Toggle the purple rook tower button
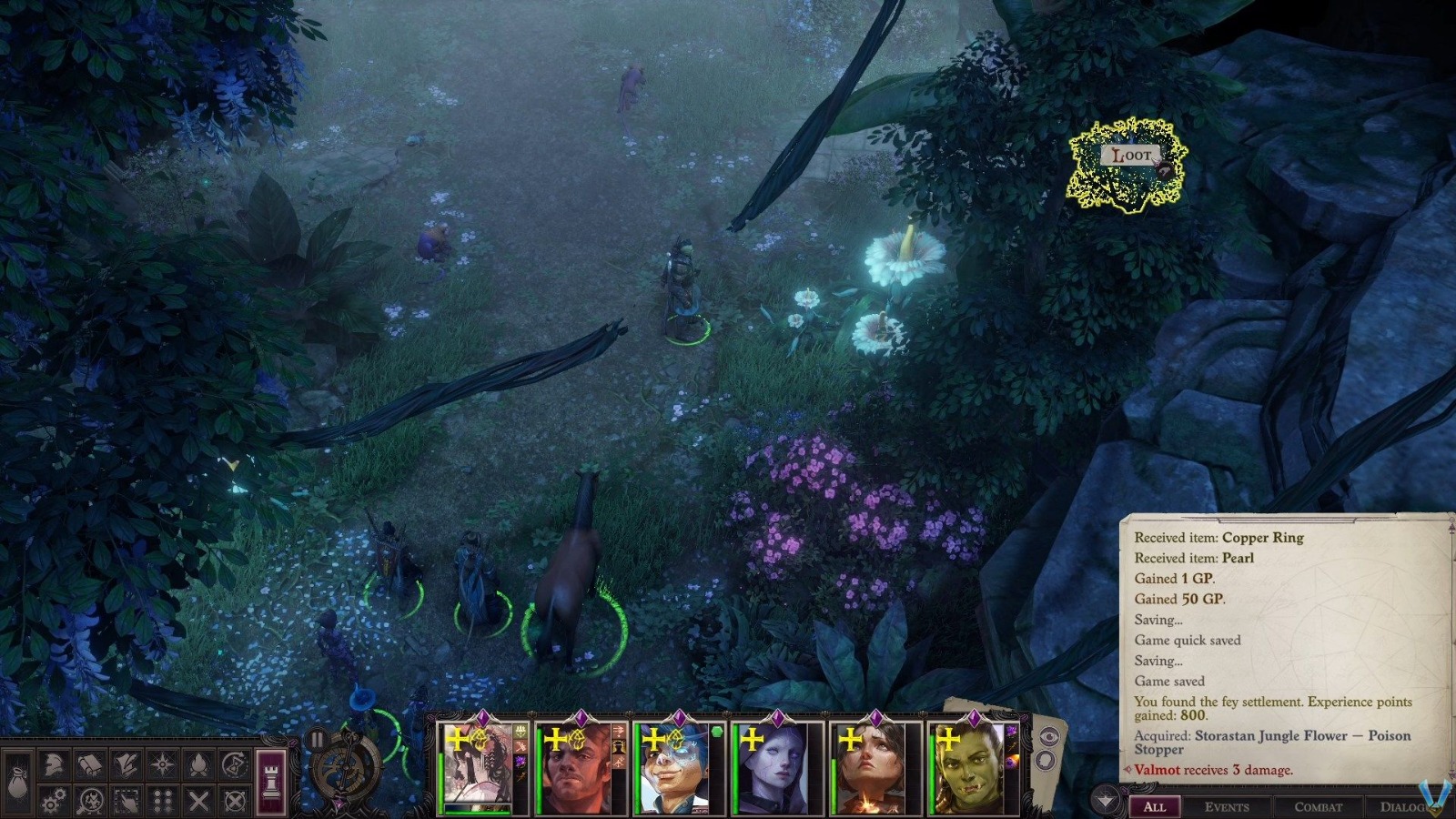Viewport: 1456px width, 819px height. pos(272,776)
